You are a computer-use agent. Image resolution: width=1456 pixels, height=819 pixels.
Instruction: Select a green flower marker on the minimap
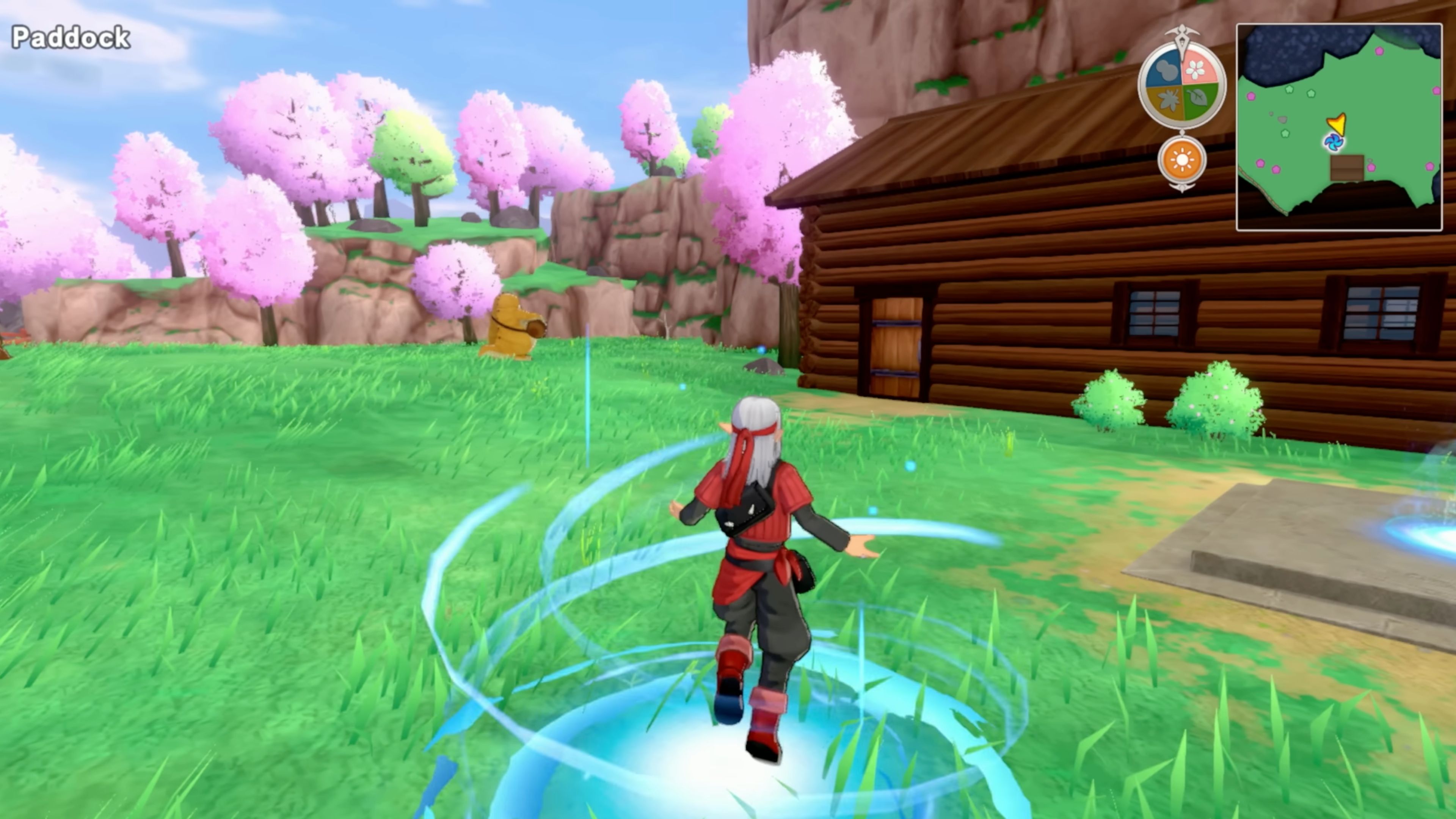coord(1290,90)
